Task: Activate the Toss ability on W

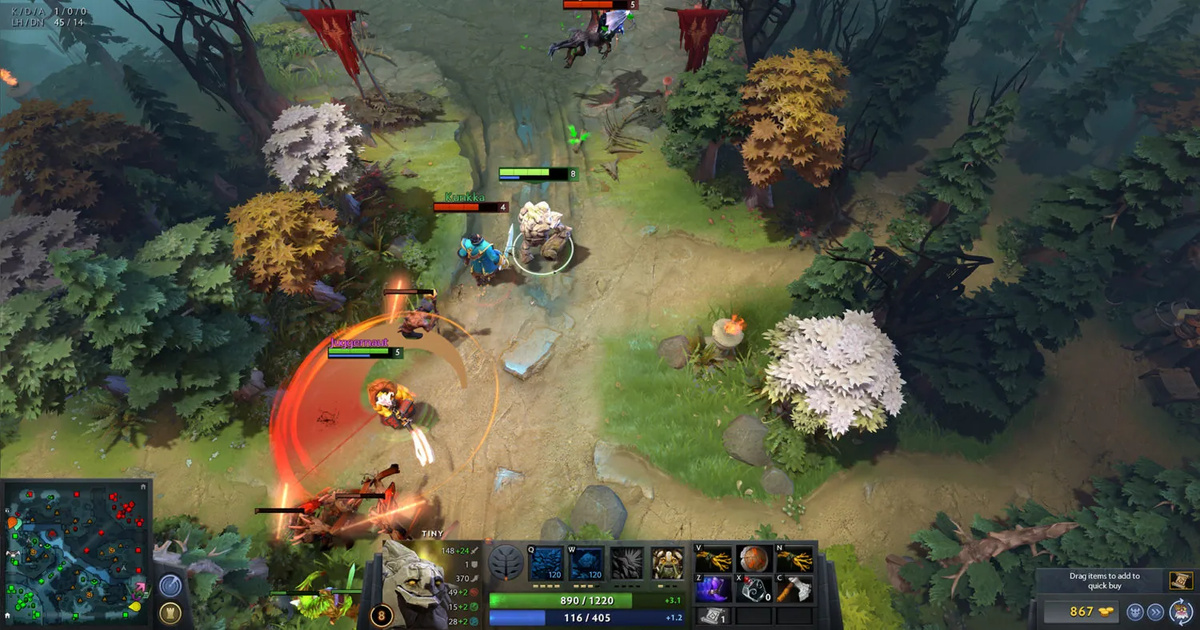Action: point(586,563)
